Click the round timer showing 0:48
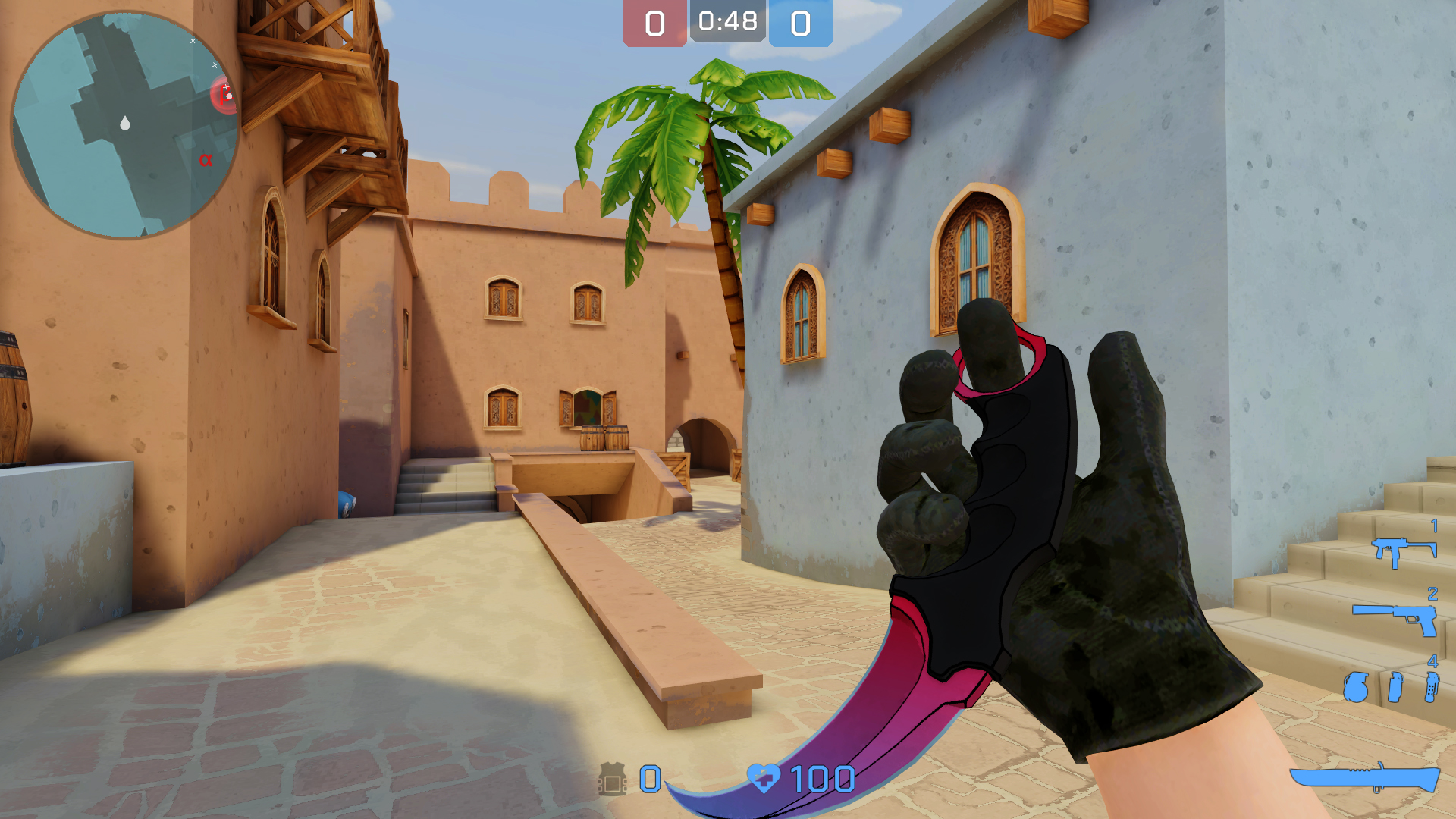Image resolution: width=1456 pixels, height=819 pixels. coord(726,23)
